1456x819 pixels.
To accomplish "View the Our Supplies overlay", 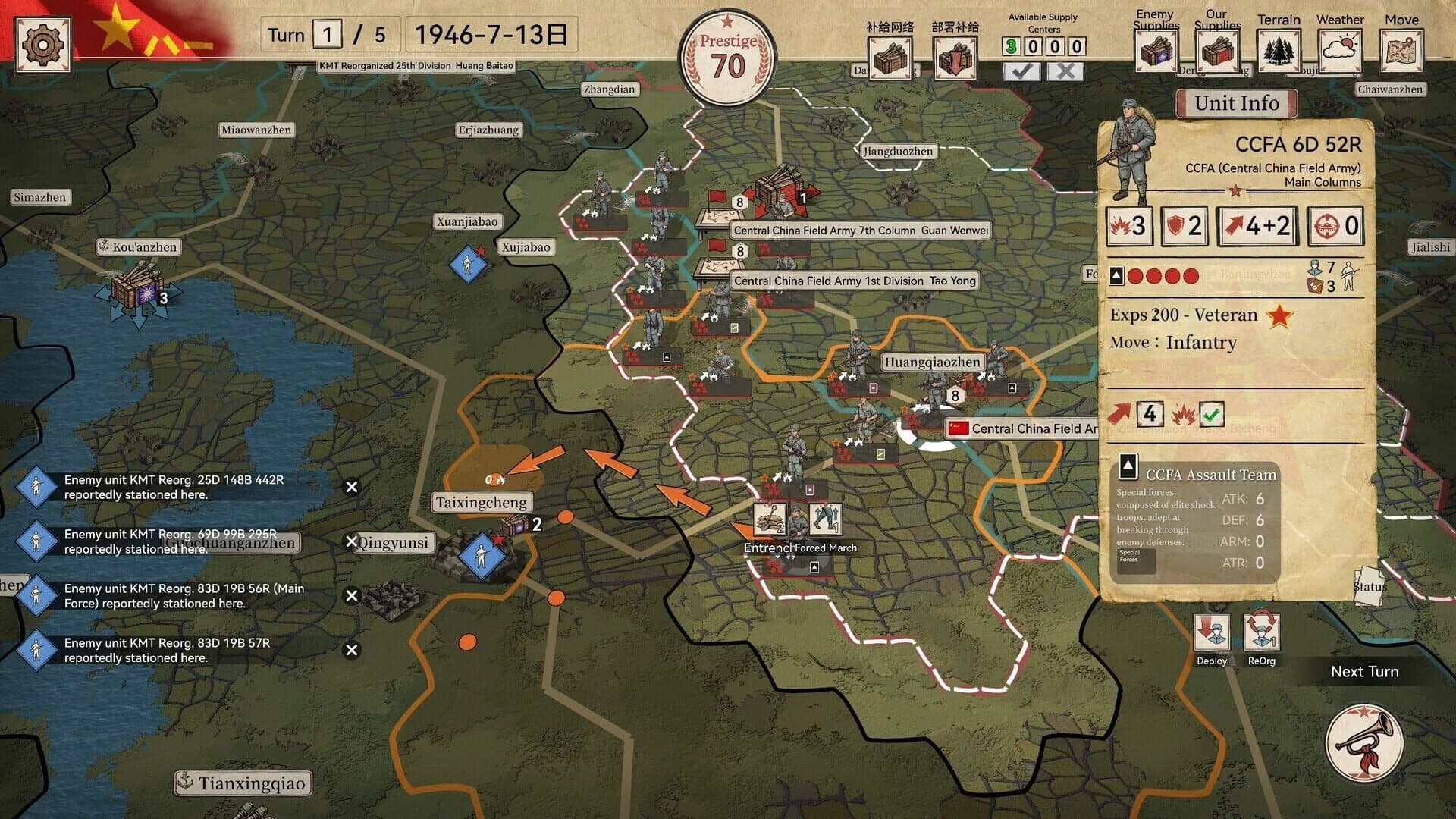I will point(1218,52).
